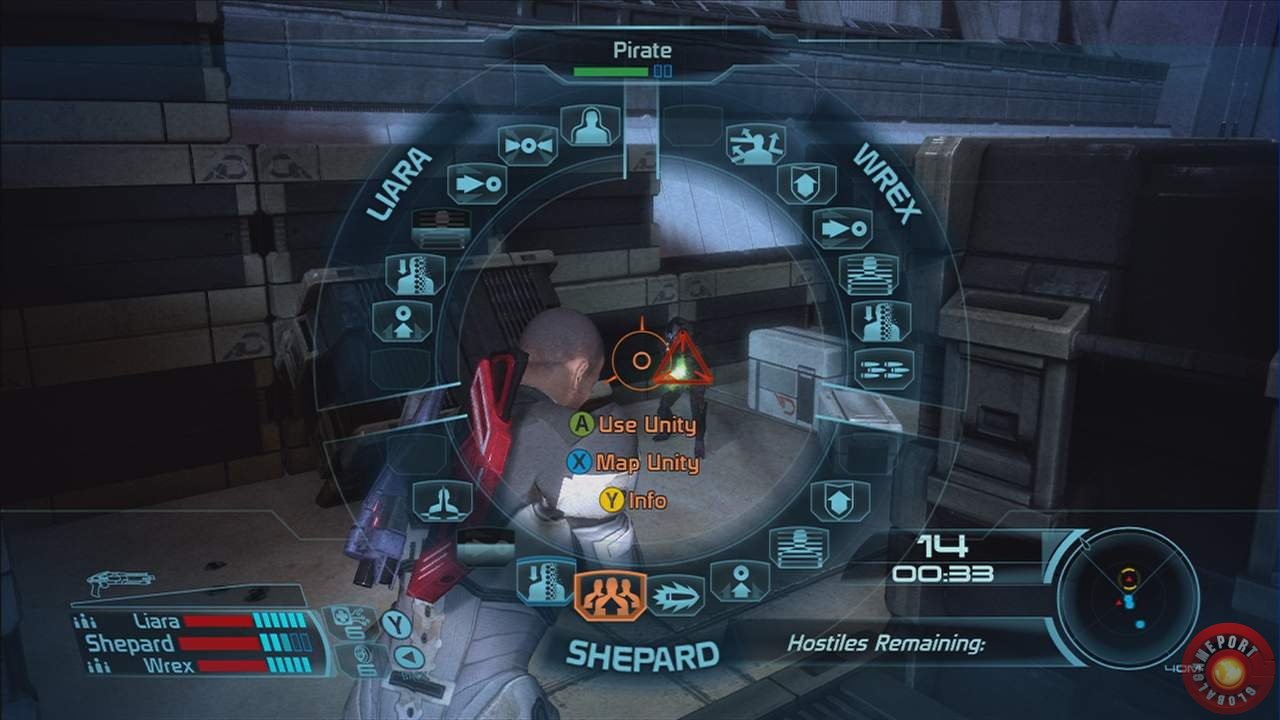The height and width of the screenshot is (720, 1280).
Task: Trigger Liara's circle-over-up-arrow power
Action: click(402, 322)
